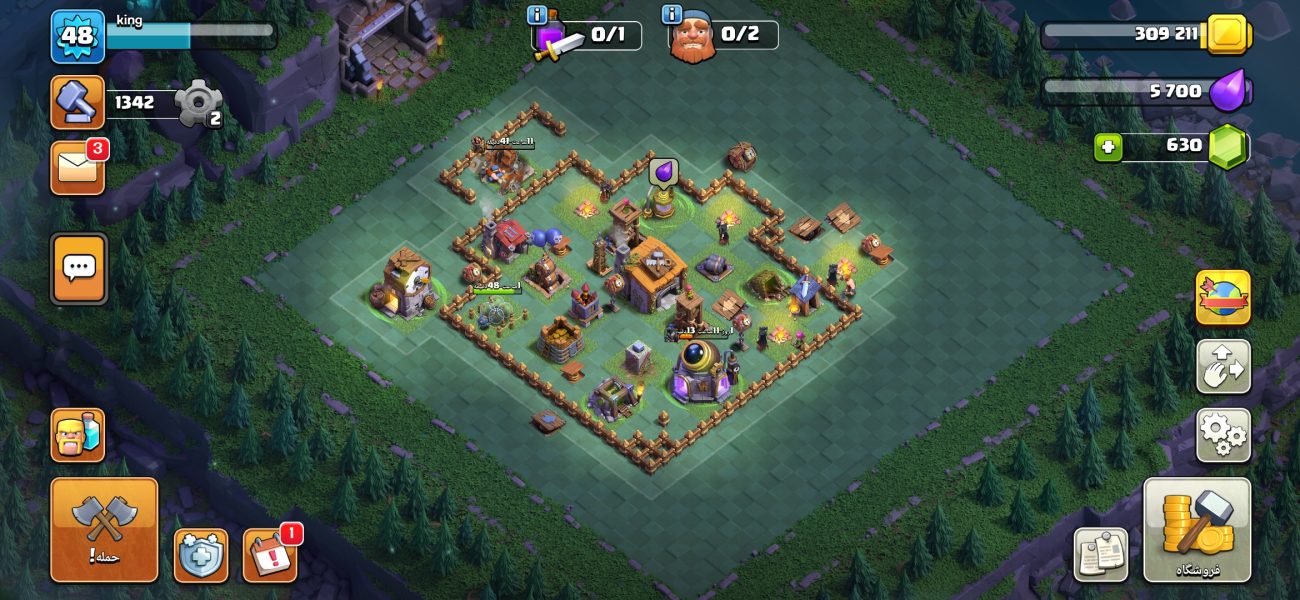
Task: Open the trophy hammer icon showing 1342
Action: pyautogui.click(x=78, y=102)
